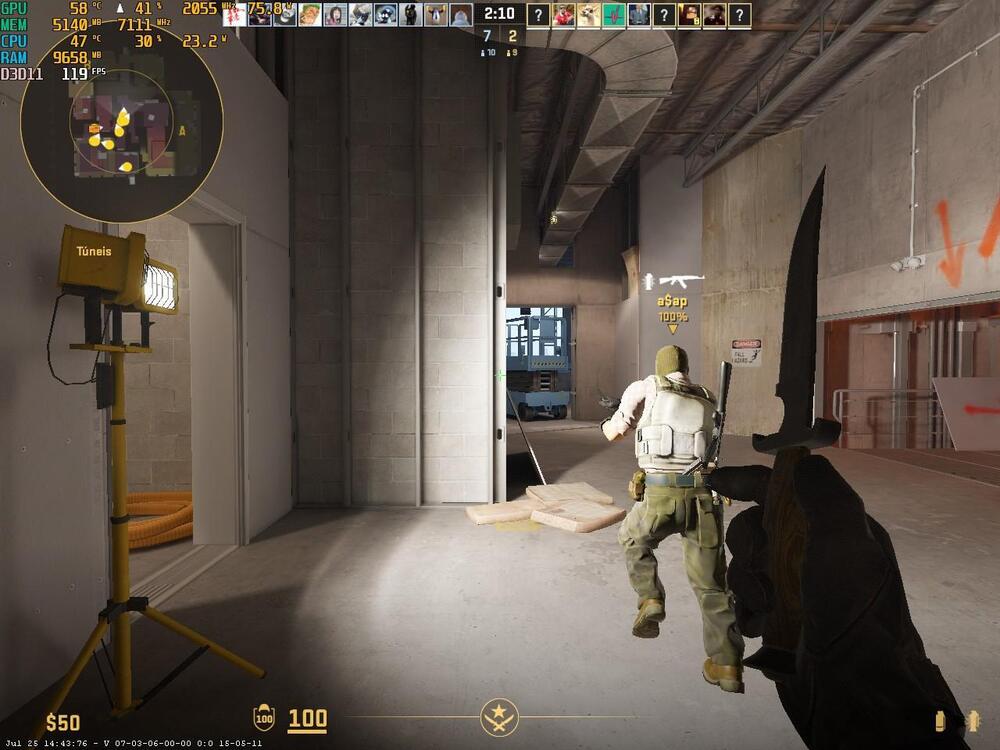1000x750 pixels.
Task: Select the team emblem badge on the bottom bar
Action: (x=498, y=716)
